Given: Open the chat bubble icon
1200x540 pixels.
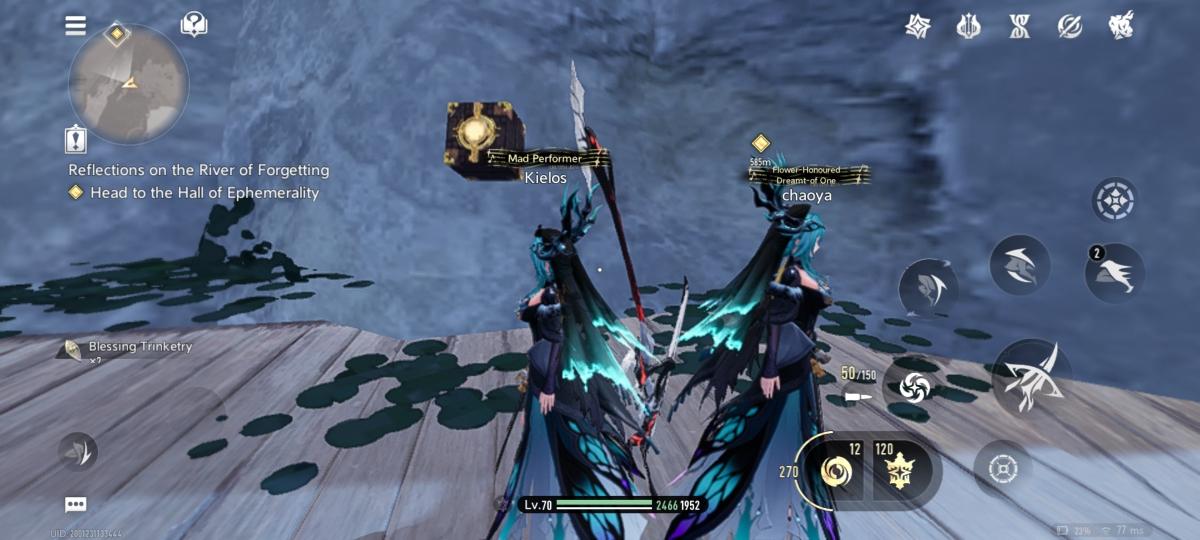Looking at the screenshot, I should click(76, 504).
